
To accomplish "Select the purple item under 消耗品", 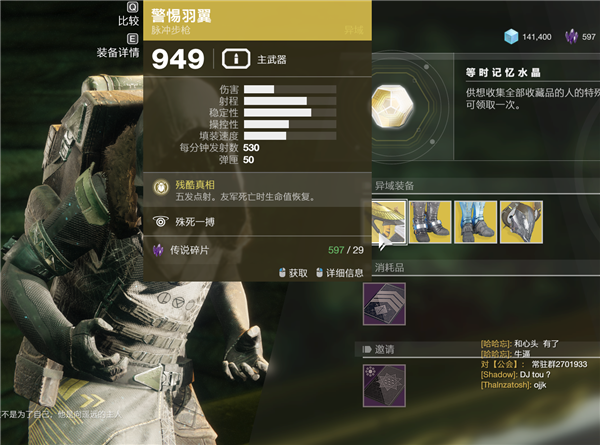I will point(385,300).
